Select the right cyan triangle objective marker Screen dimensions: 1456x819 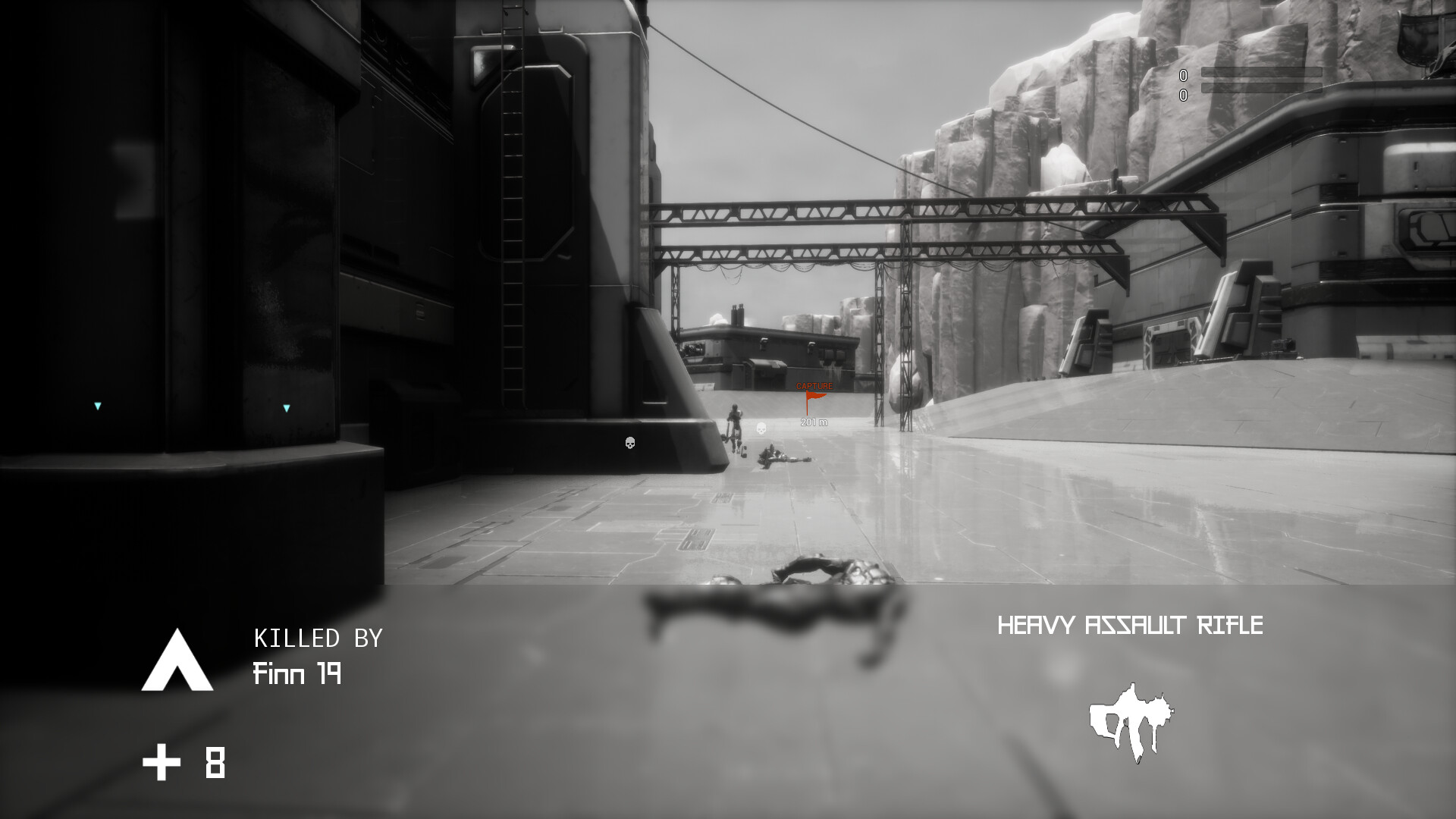[286, 407]
